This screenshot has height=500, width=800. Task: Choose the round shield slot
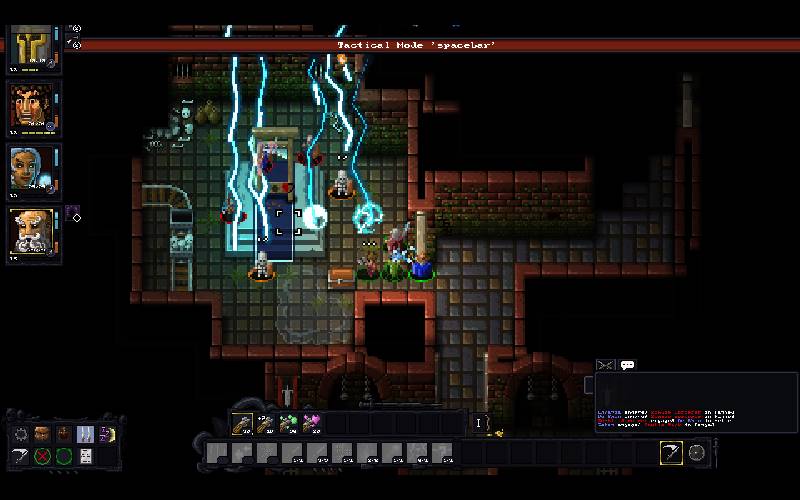click(697, 453)
